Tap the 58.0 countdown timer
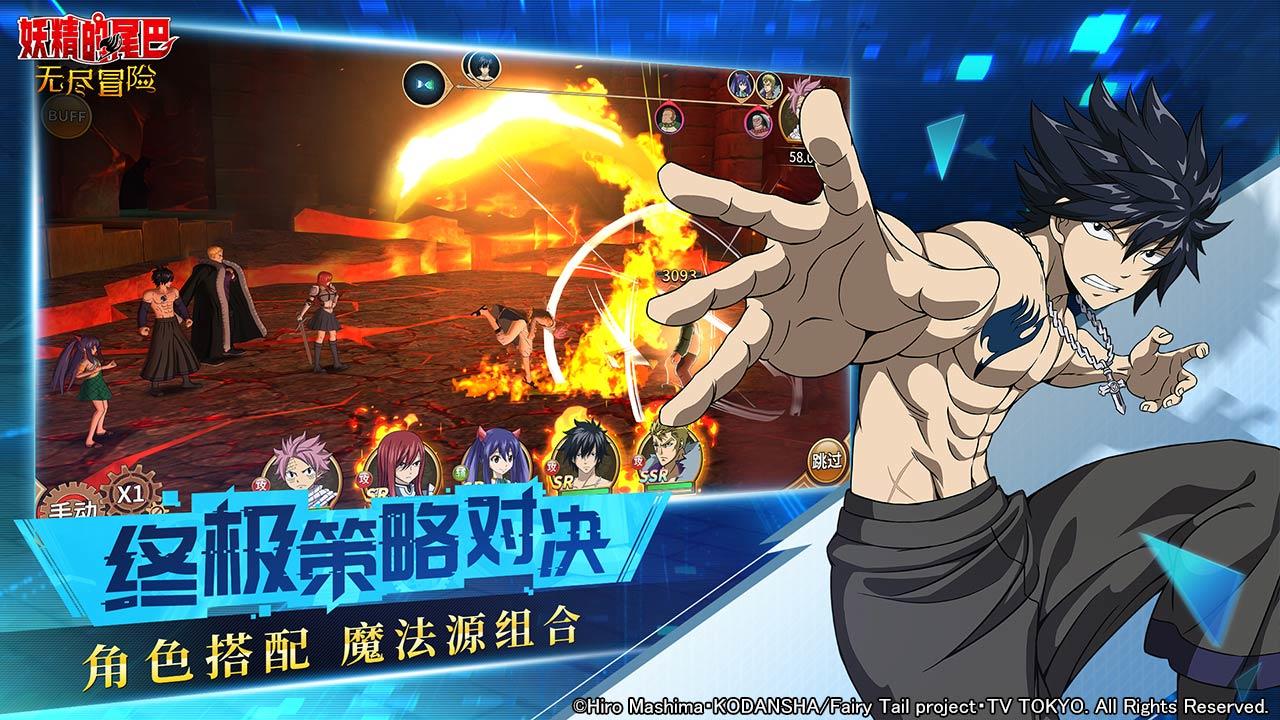Screen dimensions: 1280x720 coord(798,153)
